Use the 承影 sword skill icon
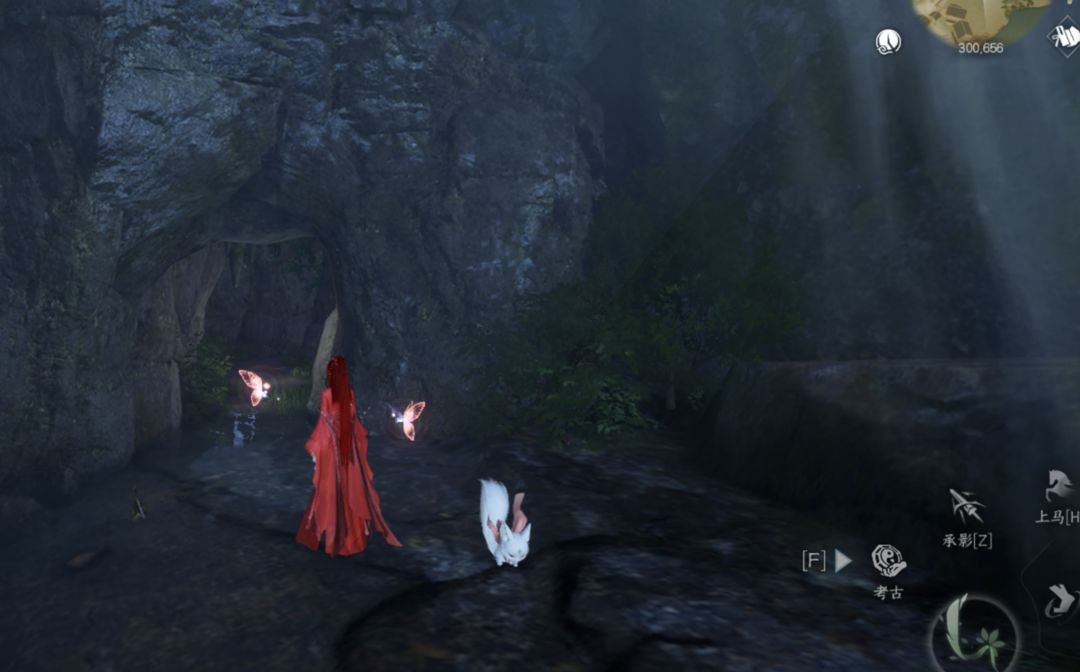 pyautogui.click(x=966, y=507)
